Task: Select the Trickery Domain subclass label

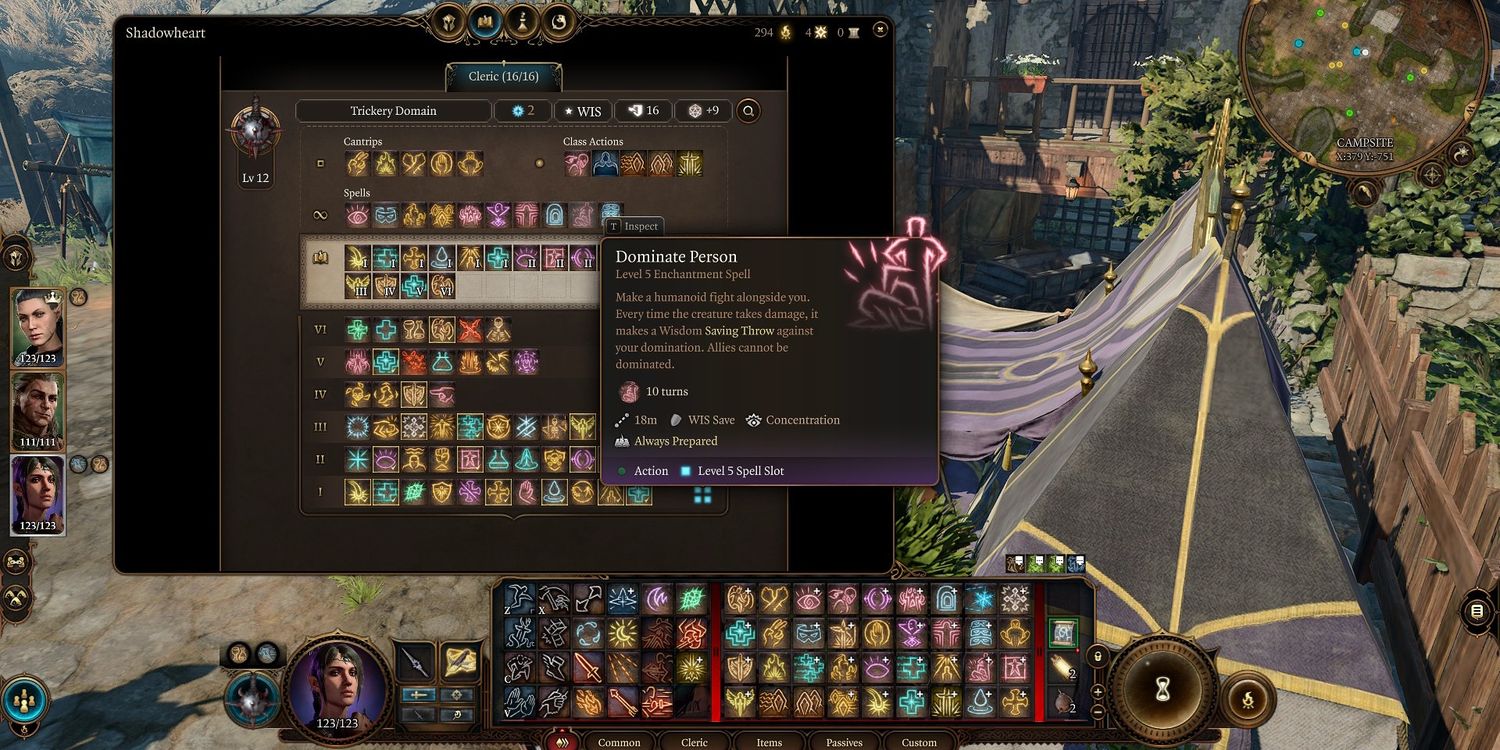Action: 393,111
